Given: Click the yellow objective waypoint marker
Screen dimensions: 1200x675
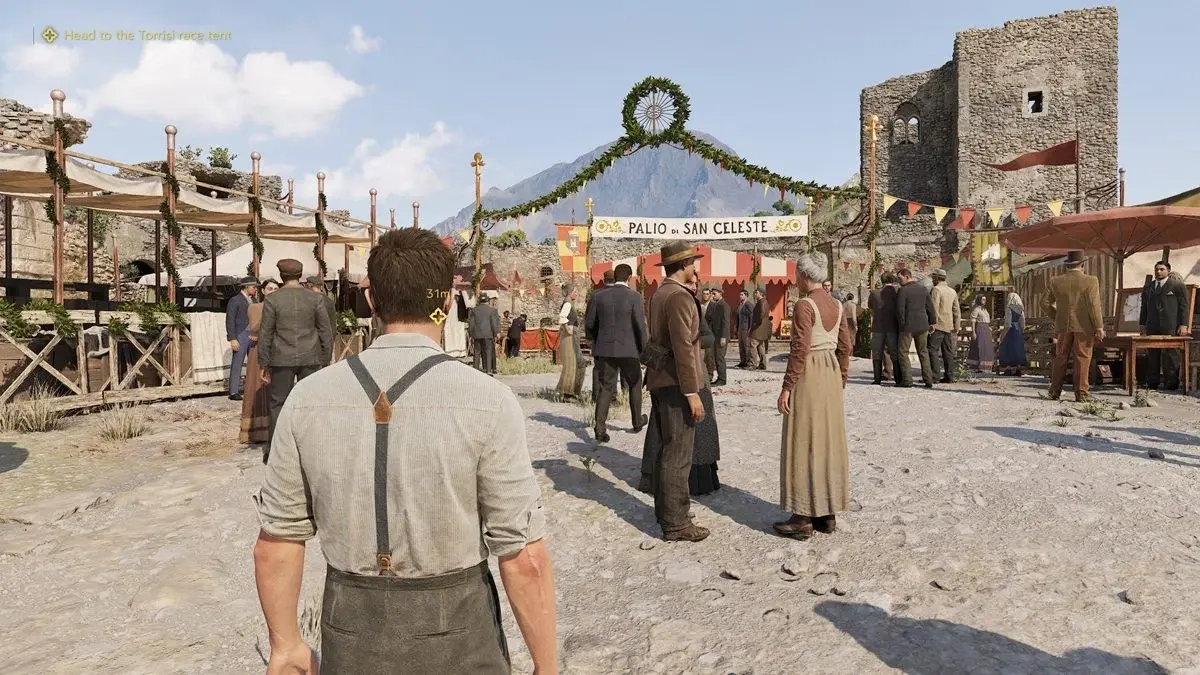Looking at the screenshot, I should click(x=437, y=316).
